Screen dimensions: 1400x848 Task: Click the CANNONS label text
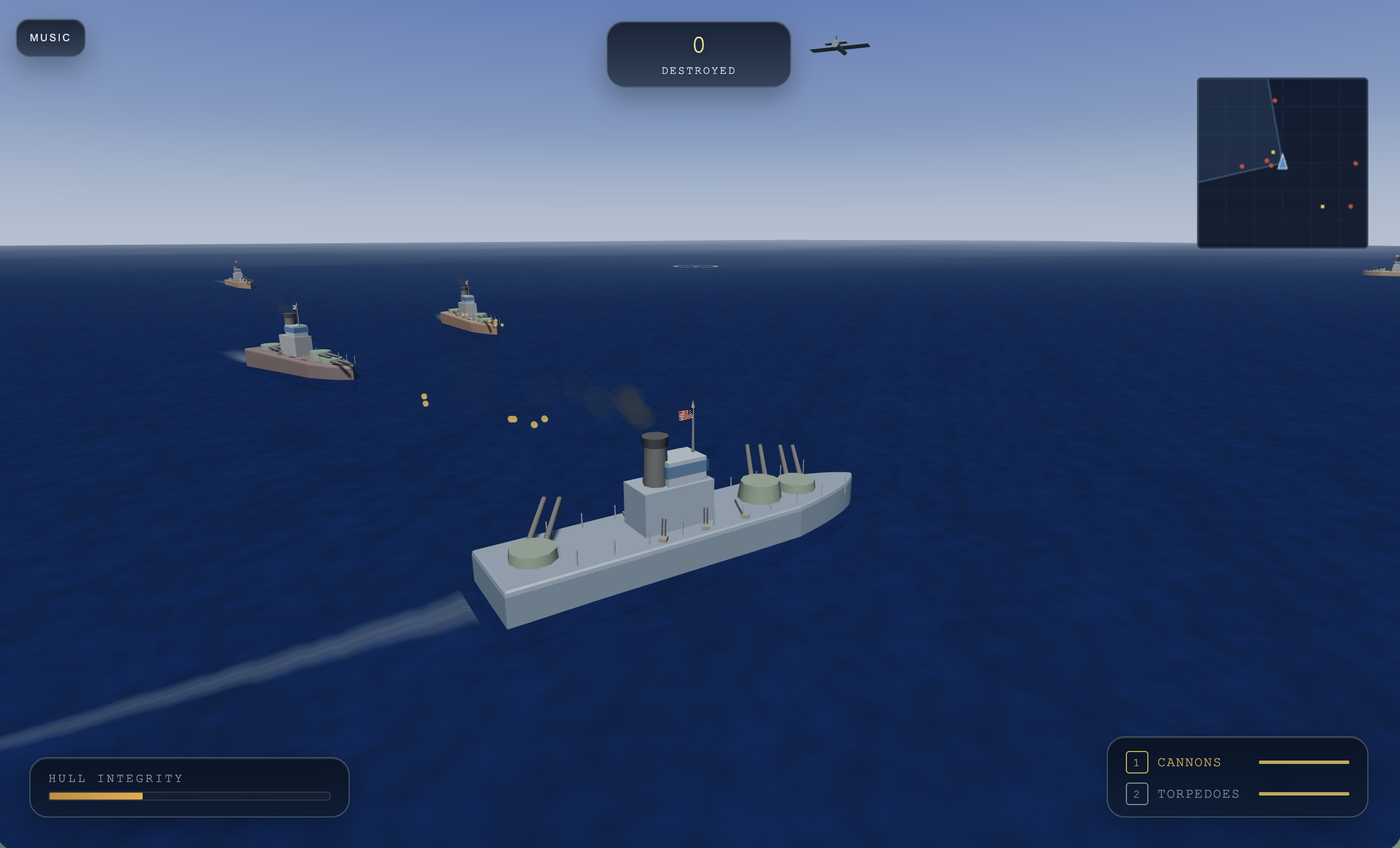pyautogui.click(x=1189, y=762)
